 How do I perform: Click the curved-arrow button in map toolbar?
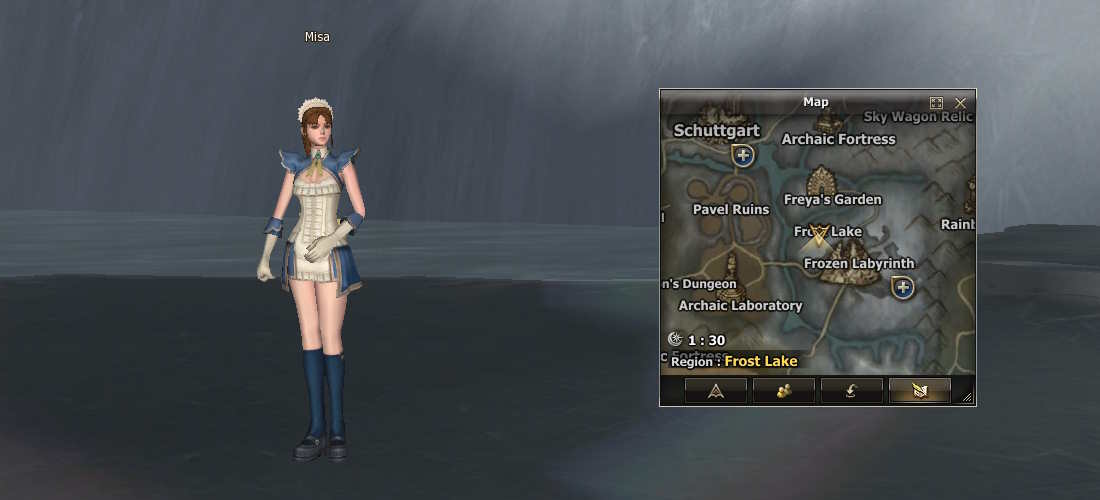pos(851,391)
